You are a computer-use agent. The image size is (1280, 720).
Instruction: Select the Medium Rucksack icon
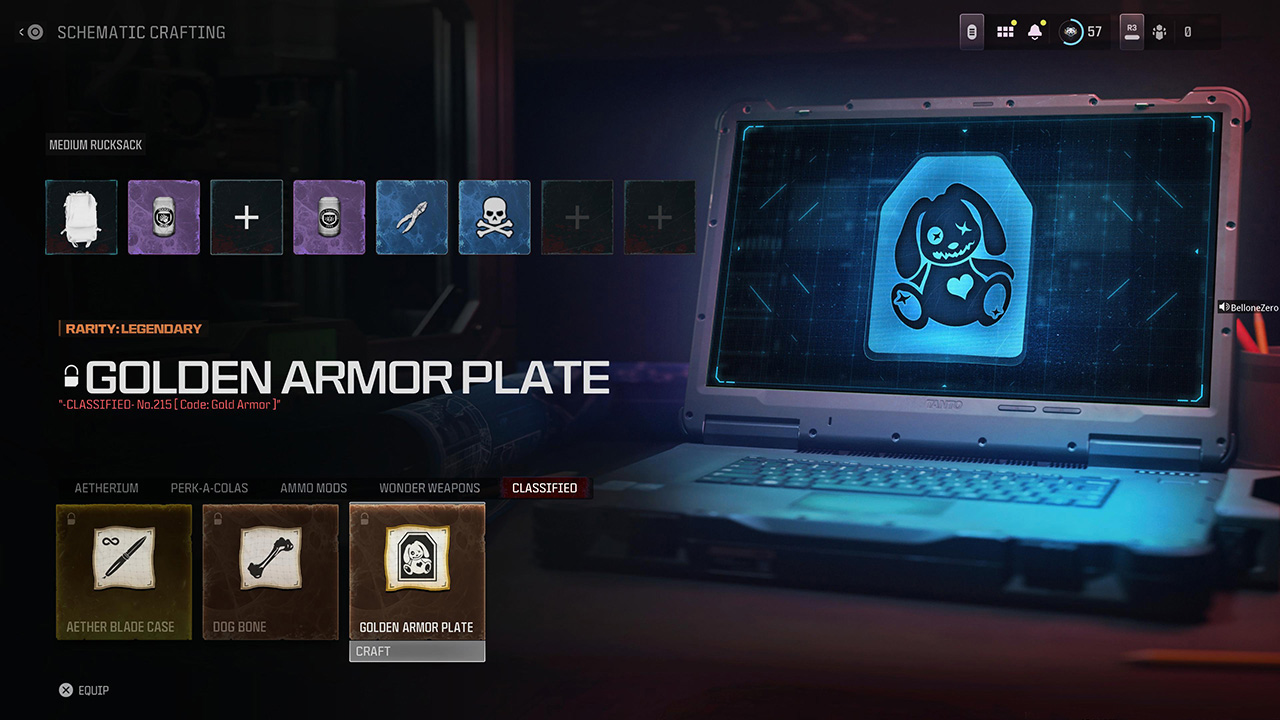(x=81, y=217)
